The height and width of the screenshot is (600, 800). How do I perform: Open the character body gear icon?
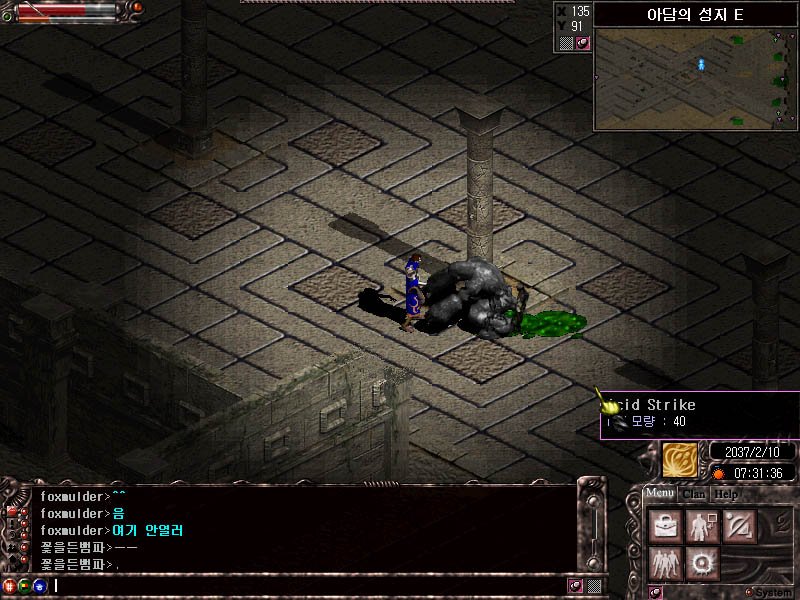702,526
